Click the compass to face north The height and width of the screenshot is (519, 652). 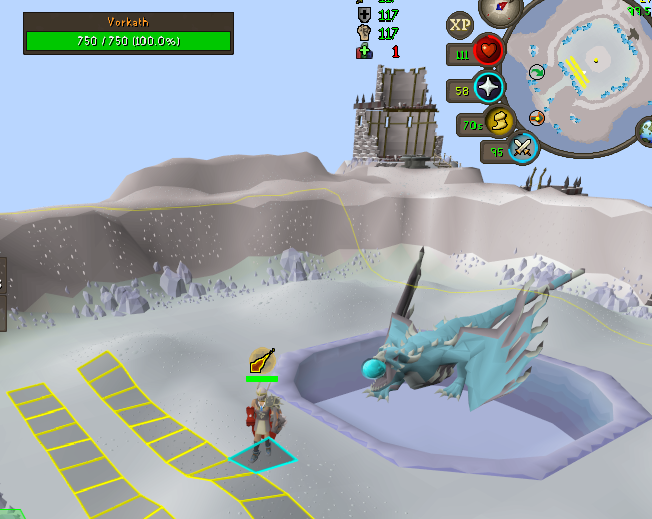tap(499, 9)
